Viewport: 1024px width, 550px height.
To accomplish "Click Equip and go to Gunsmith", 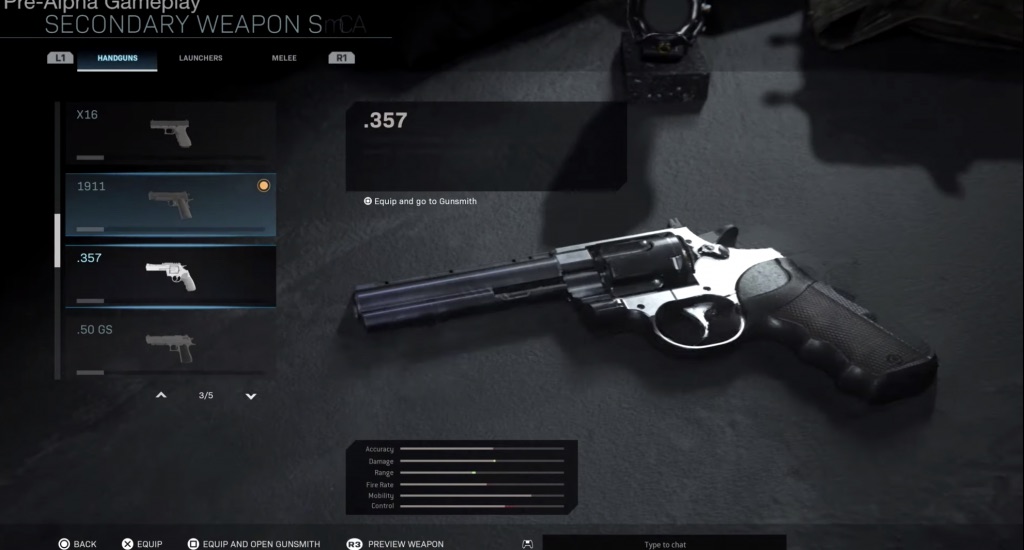I will (x=420, y=201).
